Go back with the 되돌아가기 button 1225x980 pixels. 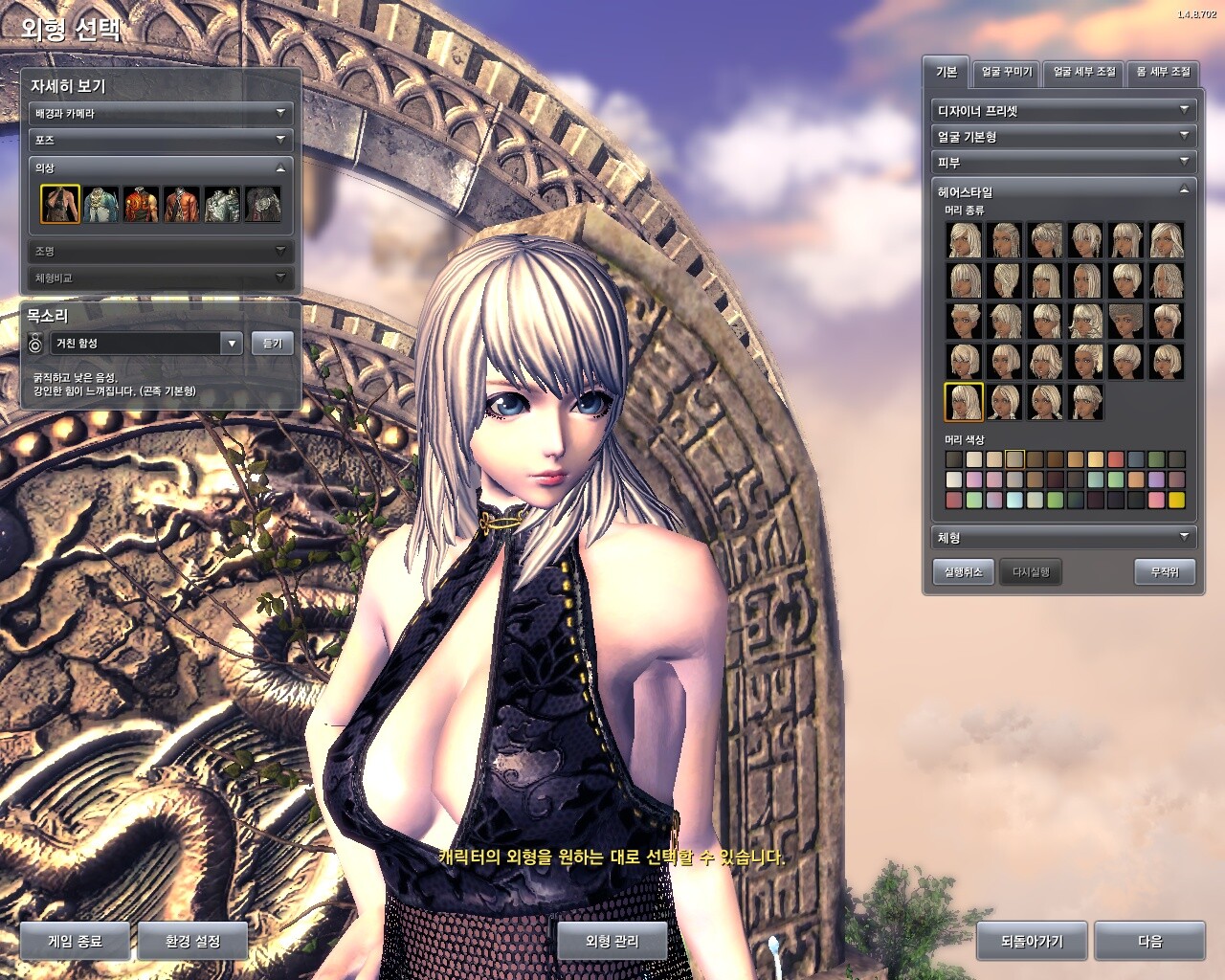tap(1032, 941)
